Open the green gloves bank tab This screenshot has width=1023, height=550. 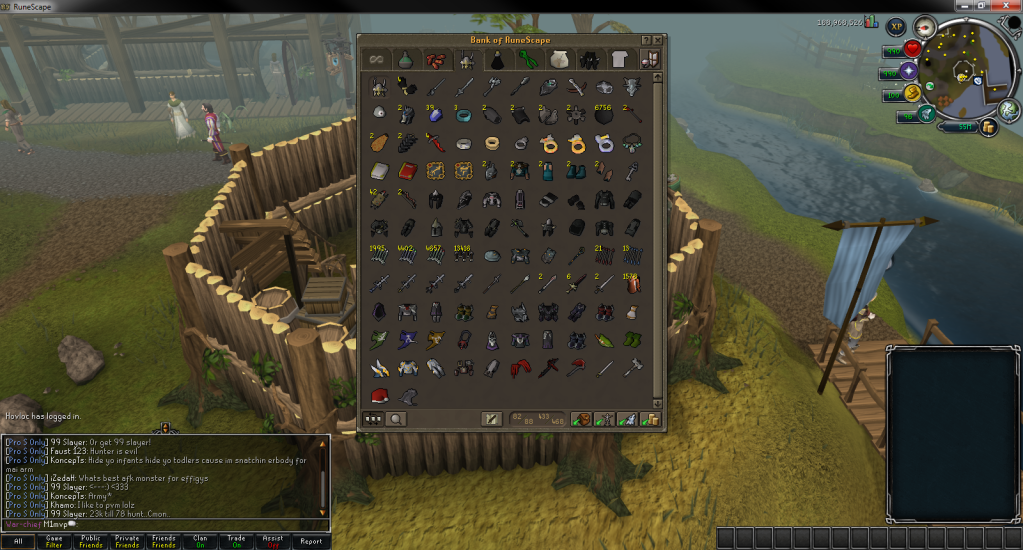click(x=527, y=60)
